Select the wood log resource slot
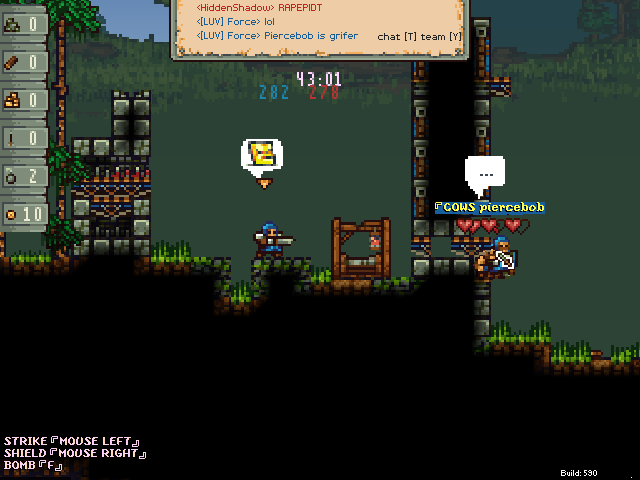 23,62
